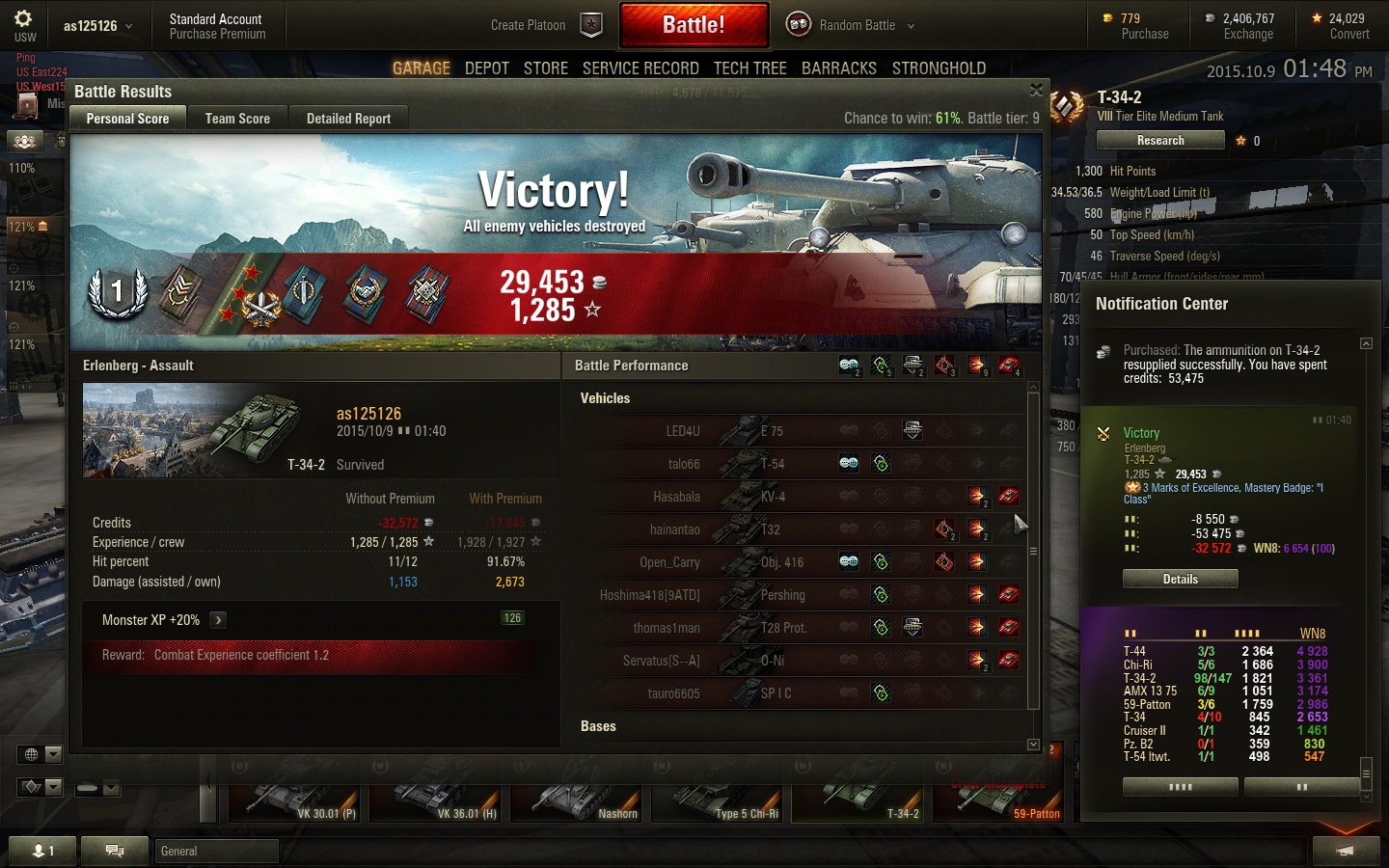Open the Create Platoon option

pyautogui.click(x=529, y=25)
